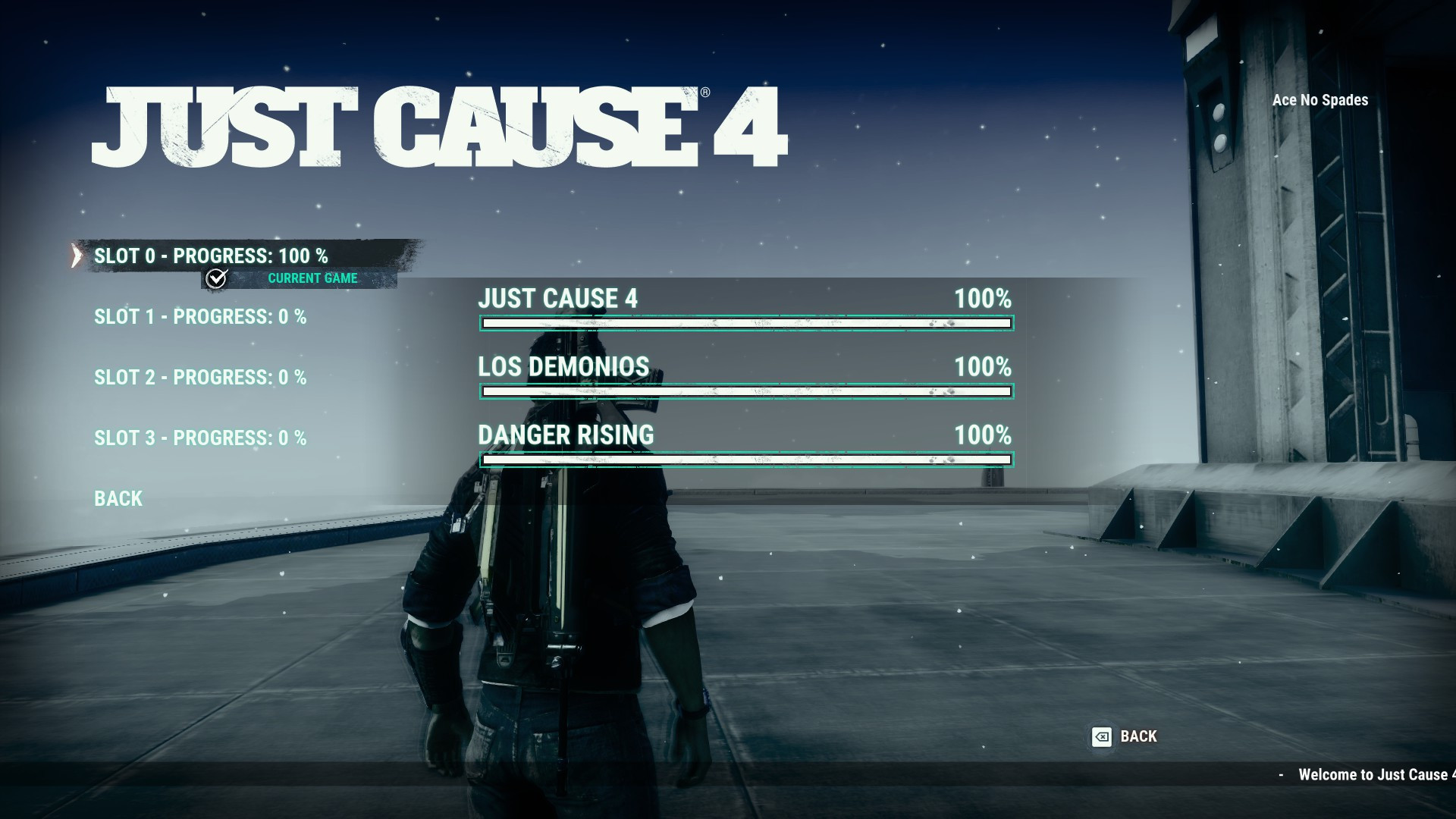This screenshot has width=1456, height=819.
Task: Choose Slot 2 with 0% progress
Action: tap(200, 377)
